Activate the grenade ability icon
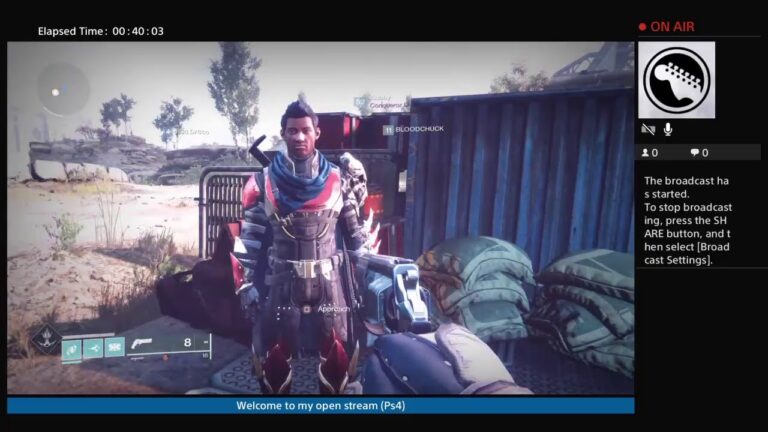 [x=72, y=348]
